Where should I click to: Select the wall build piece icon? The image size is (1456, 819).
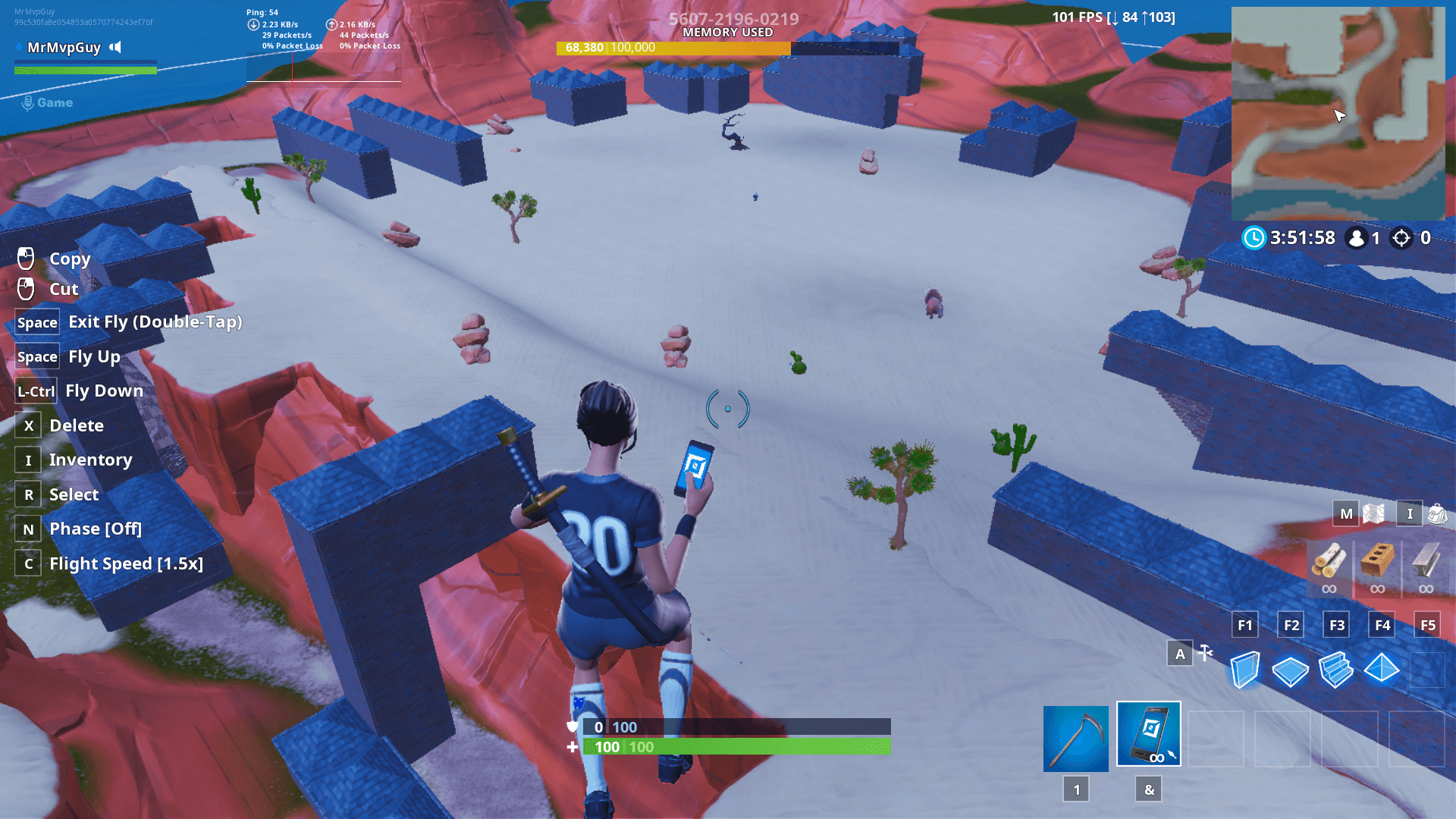[x=1244, y=670]
